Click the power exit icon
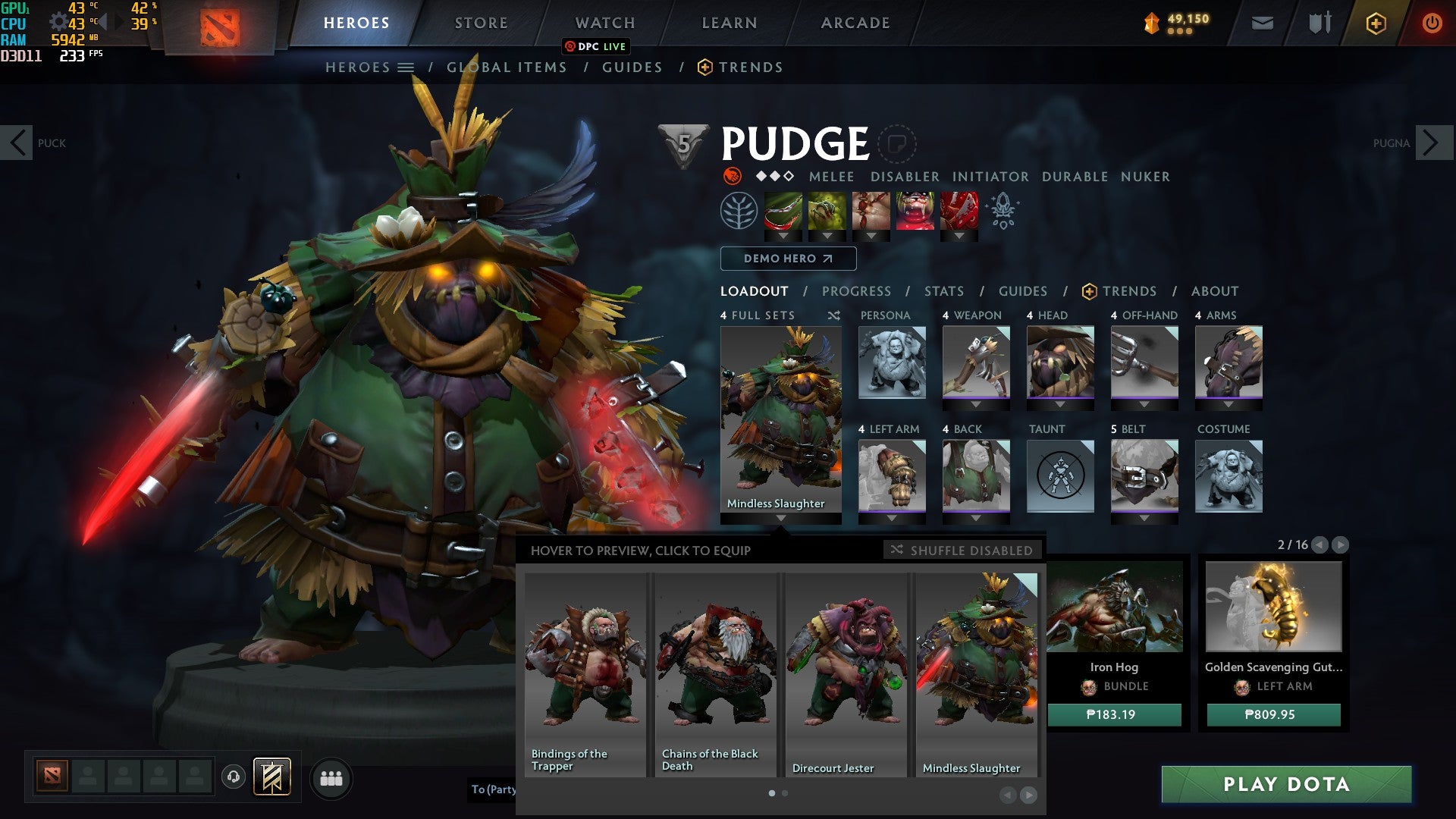Viewport: 1456px width, 819px height. (1430, 24)
